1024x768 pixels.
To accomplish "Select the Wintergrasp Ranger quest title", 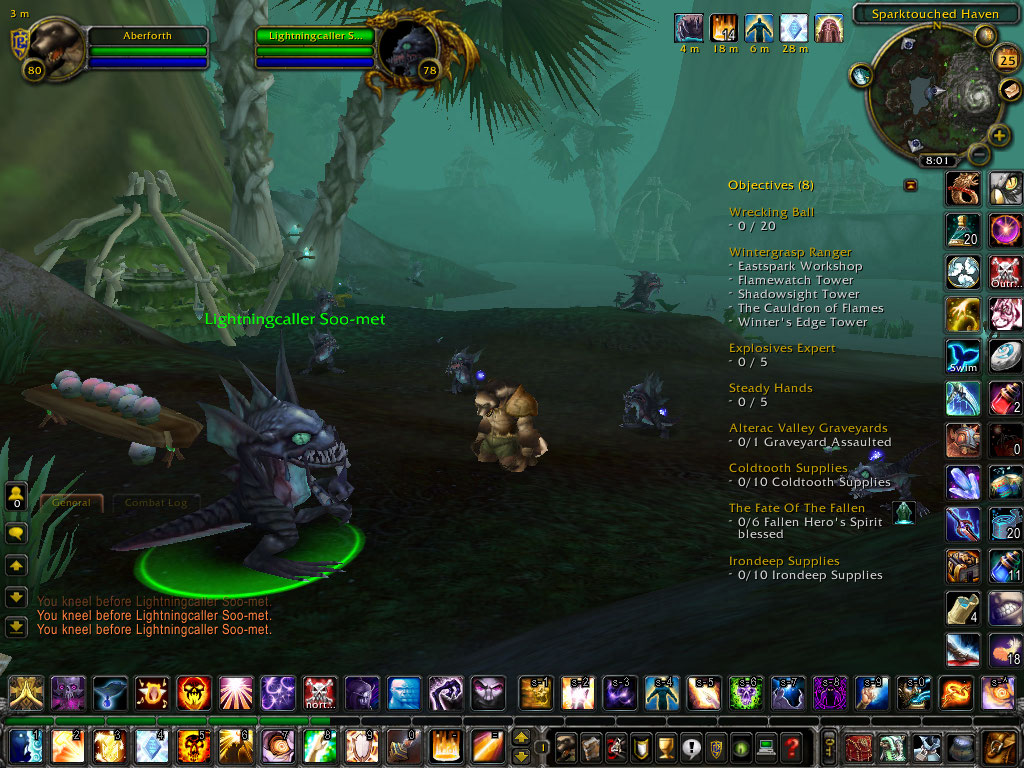I will (790, 252).
